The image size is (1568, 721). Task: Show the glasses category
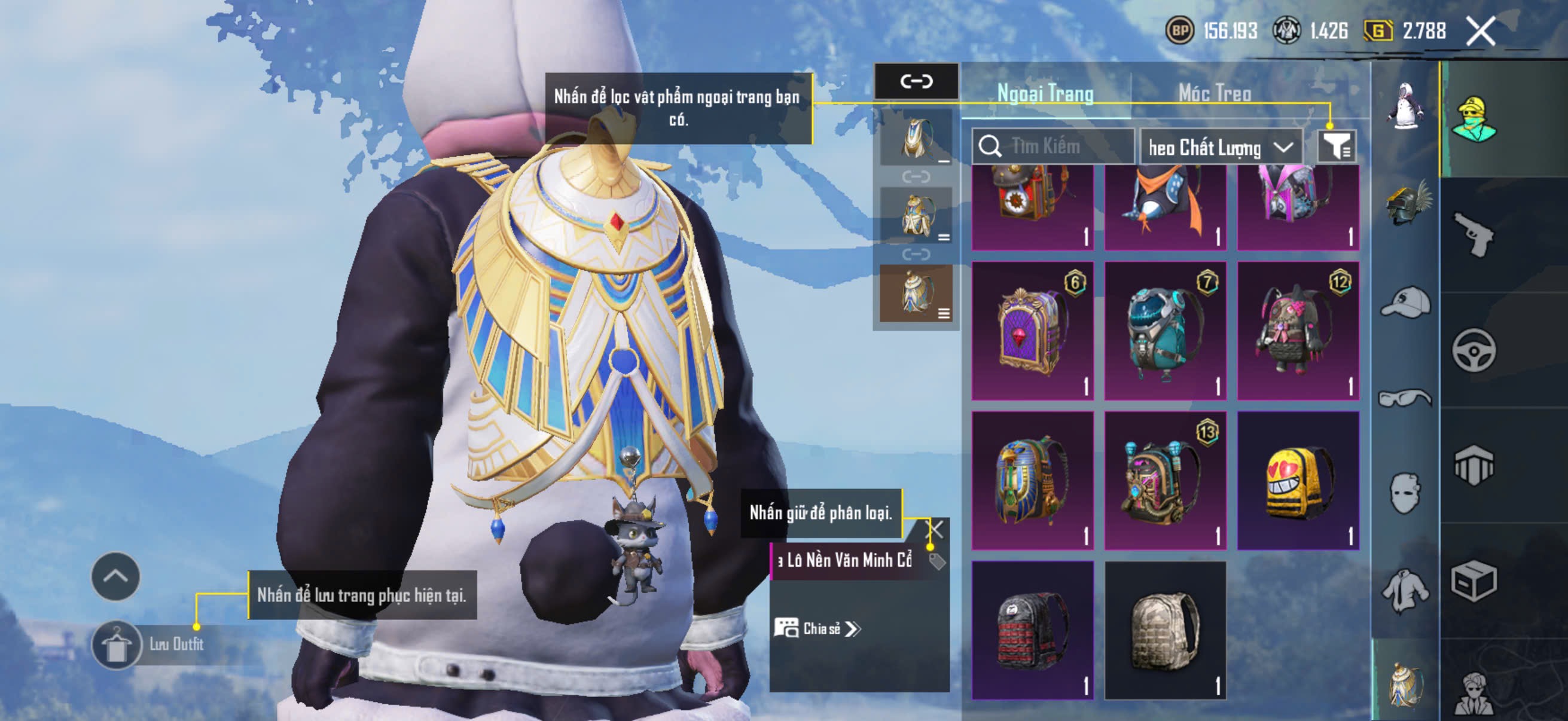(x=1406, y=398)
